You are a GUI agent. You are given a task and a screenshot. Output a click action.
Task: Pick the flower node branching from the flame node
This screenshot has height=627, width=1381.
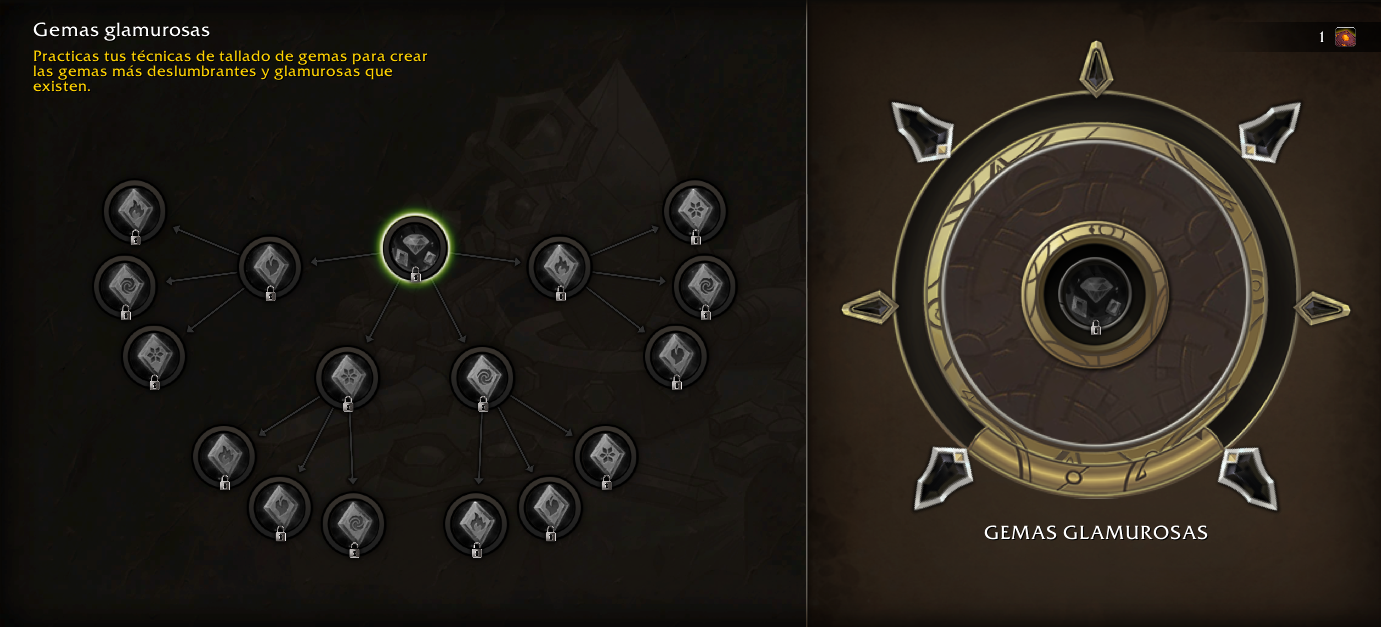[x=695, y=211]
